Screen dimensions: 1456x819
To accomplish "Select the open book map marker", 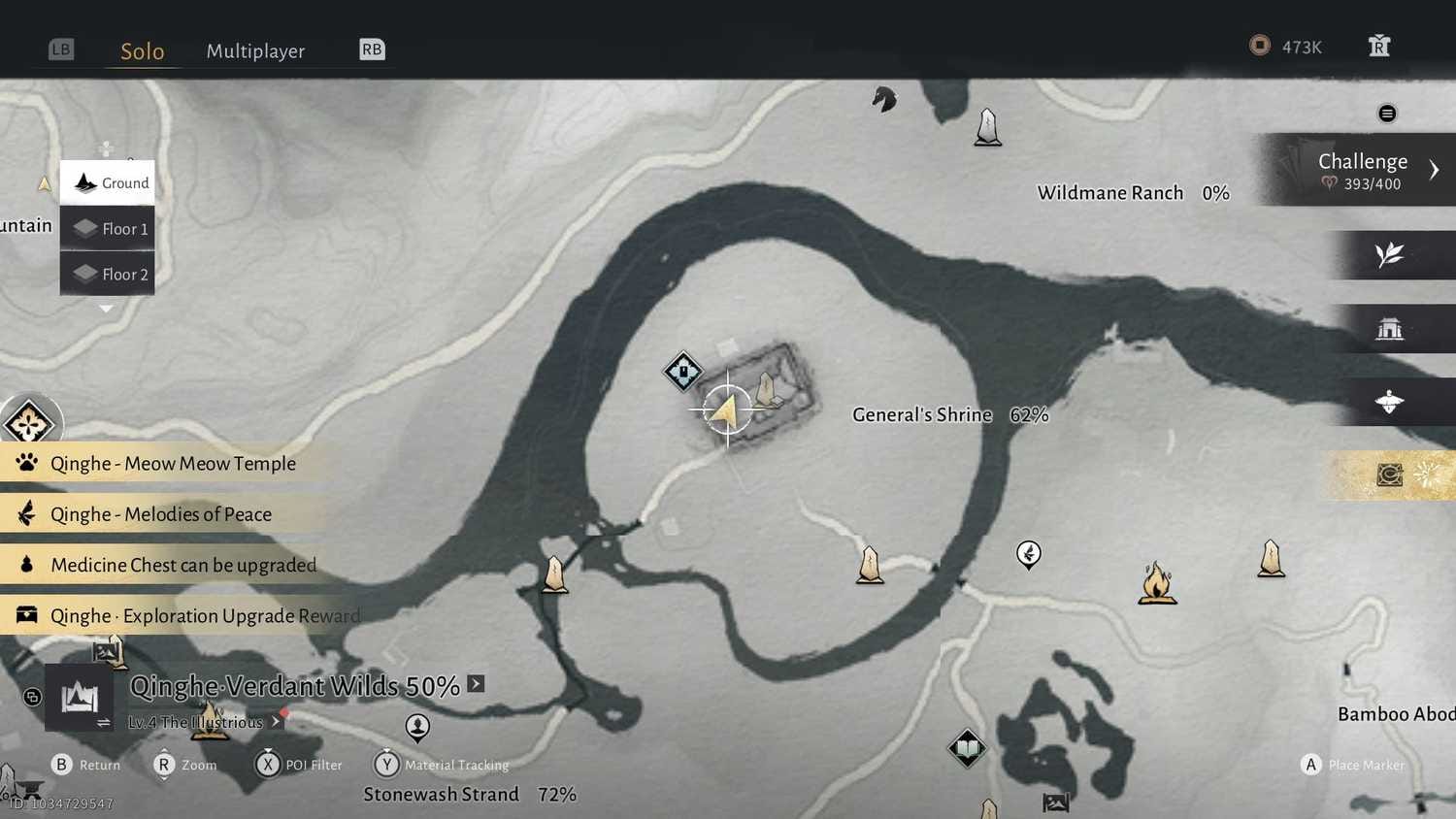I will 967,748.
